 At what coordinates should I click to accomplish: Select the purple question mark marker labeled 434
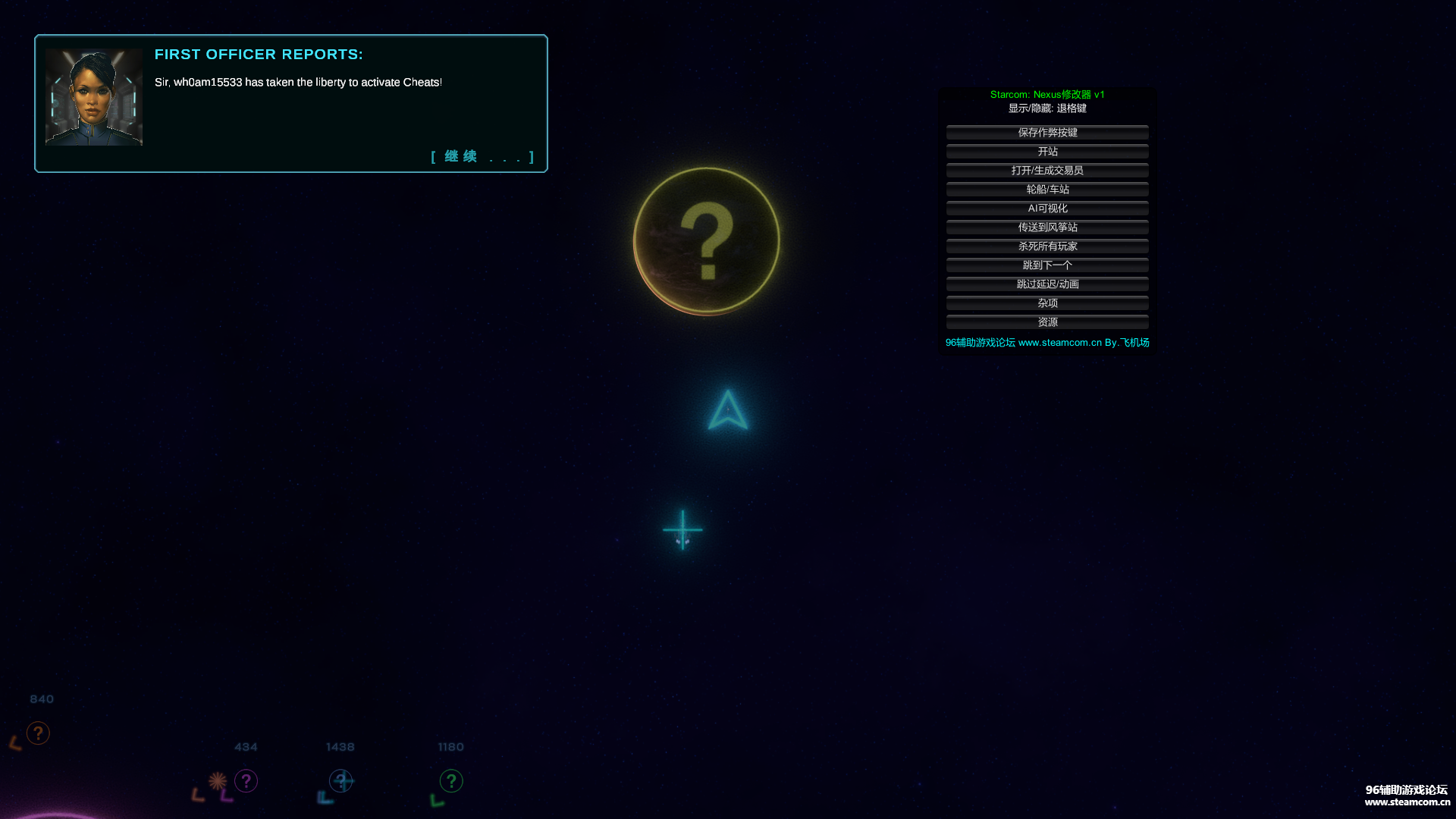[x=246, y=781]
